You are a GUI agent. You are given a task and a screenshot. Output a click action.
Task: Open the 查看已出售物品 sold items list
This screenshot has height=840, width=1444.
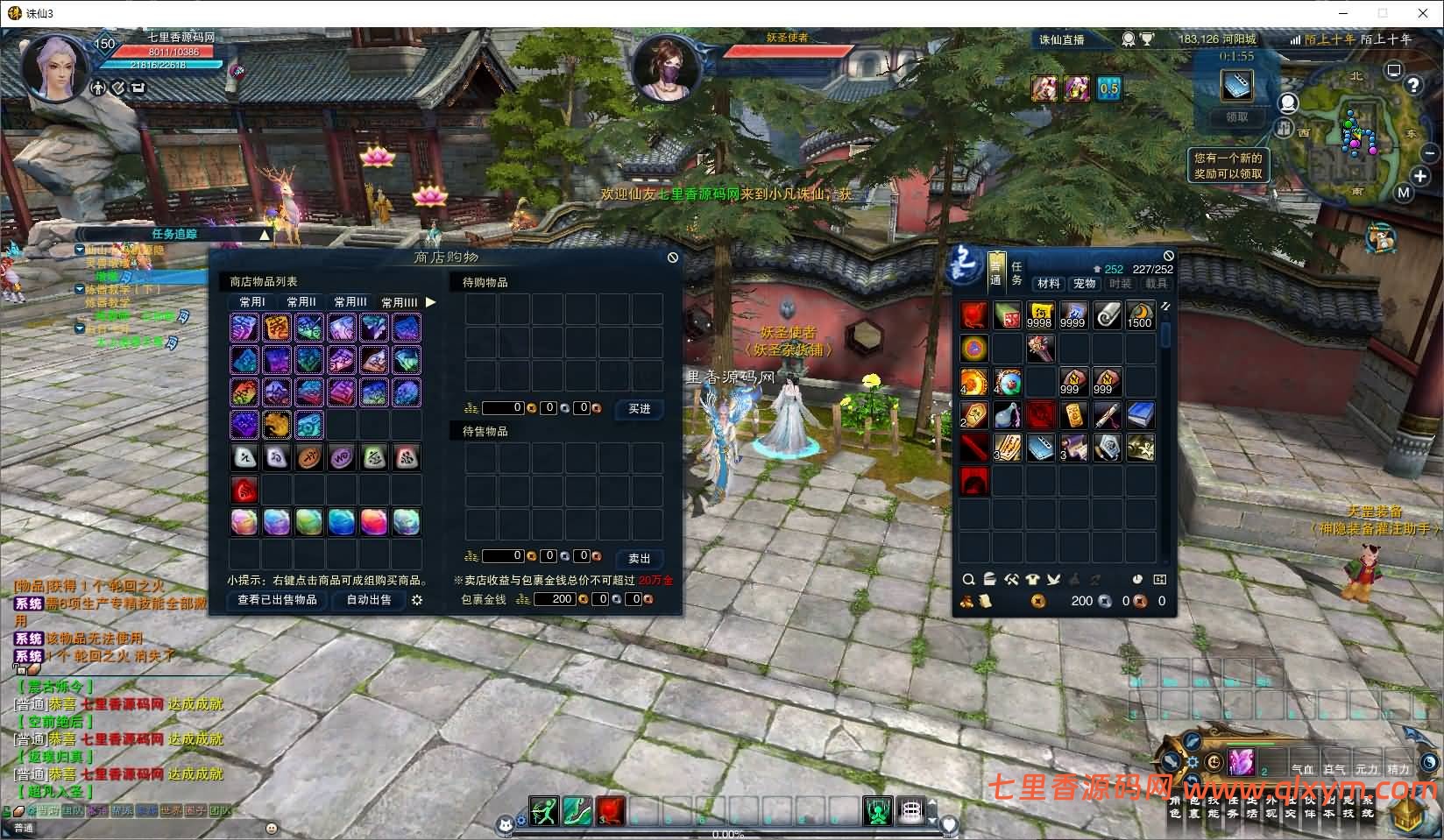[x=277, y=600]
